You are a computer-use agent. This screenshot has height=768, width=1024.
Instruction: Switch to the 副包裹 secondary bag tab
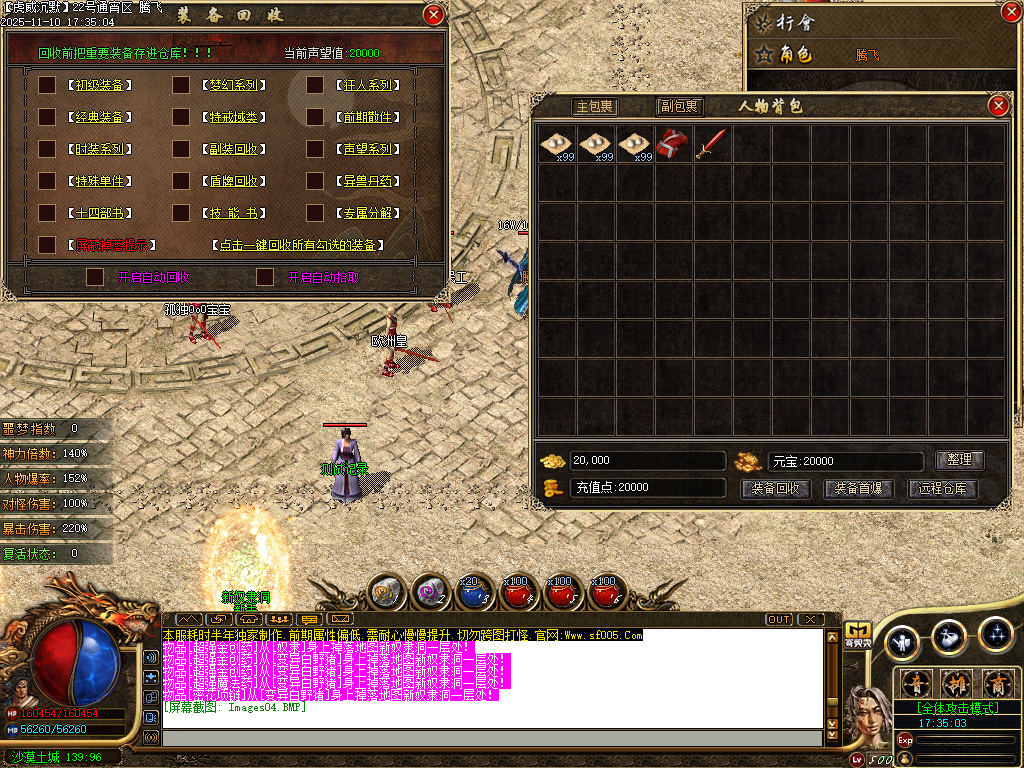[x=679, y=107]
